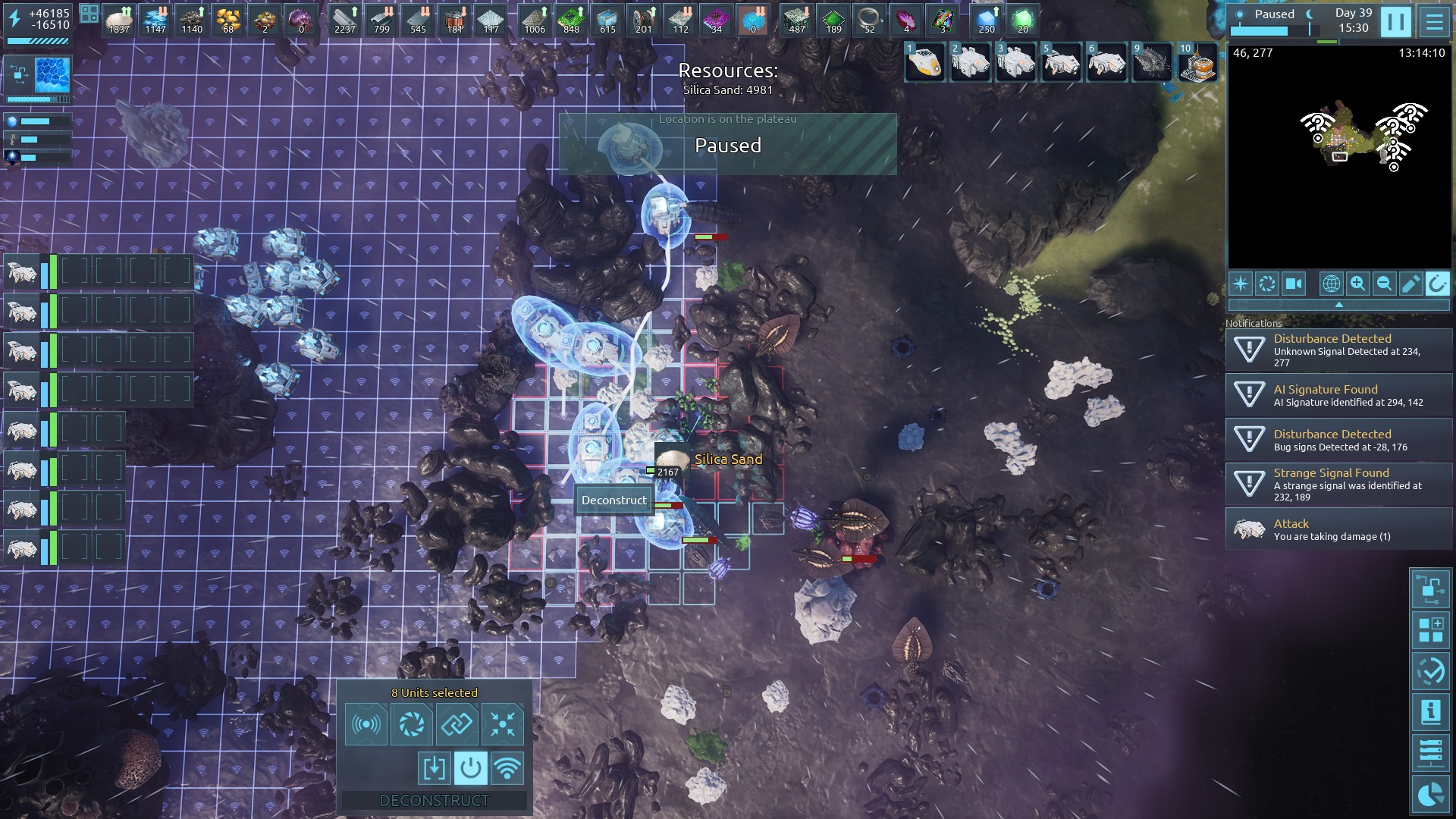Select control group 9 unit icon
The width and height of the screenshot is (1456, 819).
(1153, 61)
